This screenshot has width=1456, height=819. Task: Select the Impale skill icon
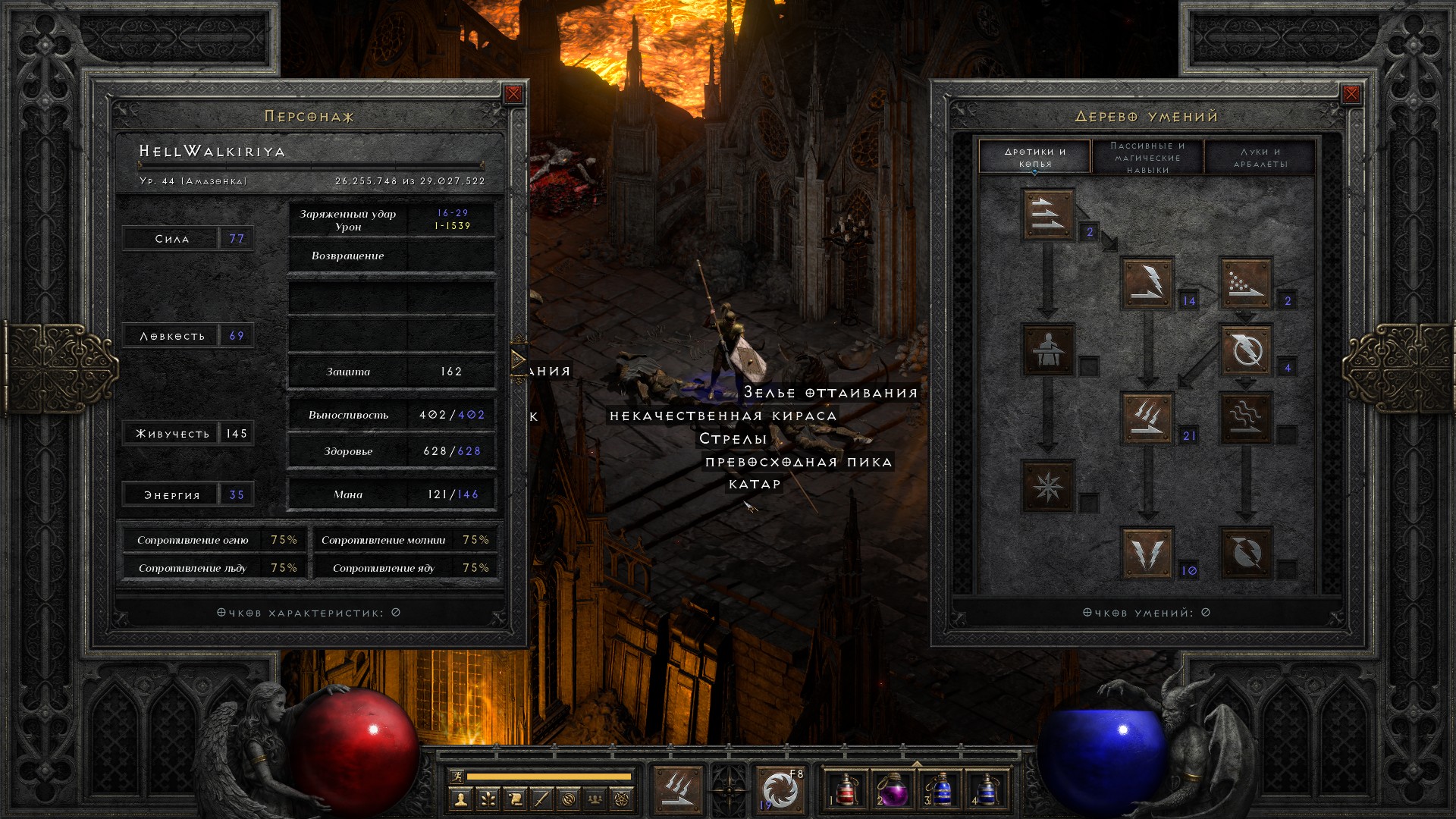1048,350
